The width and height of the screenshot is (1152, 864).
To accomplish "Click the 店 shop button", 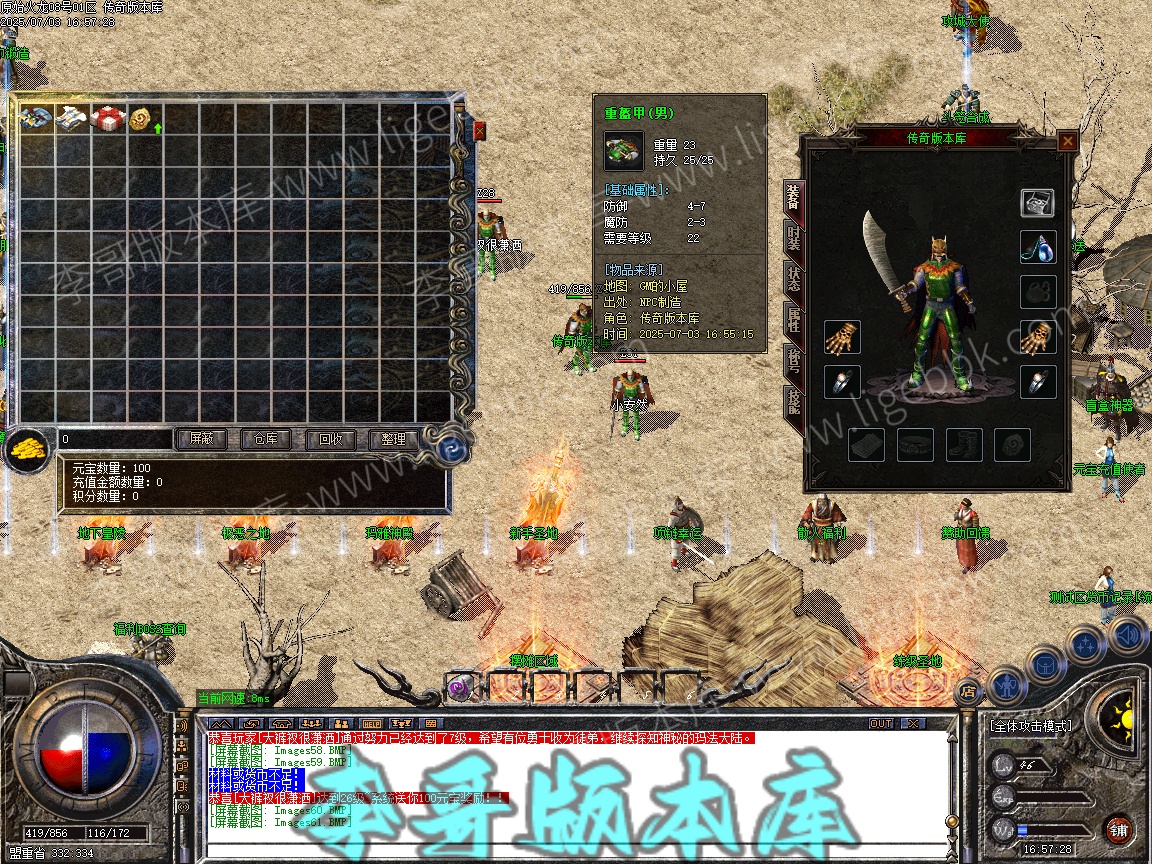I will coord(967,690).
